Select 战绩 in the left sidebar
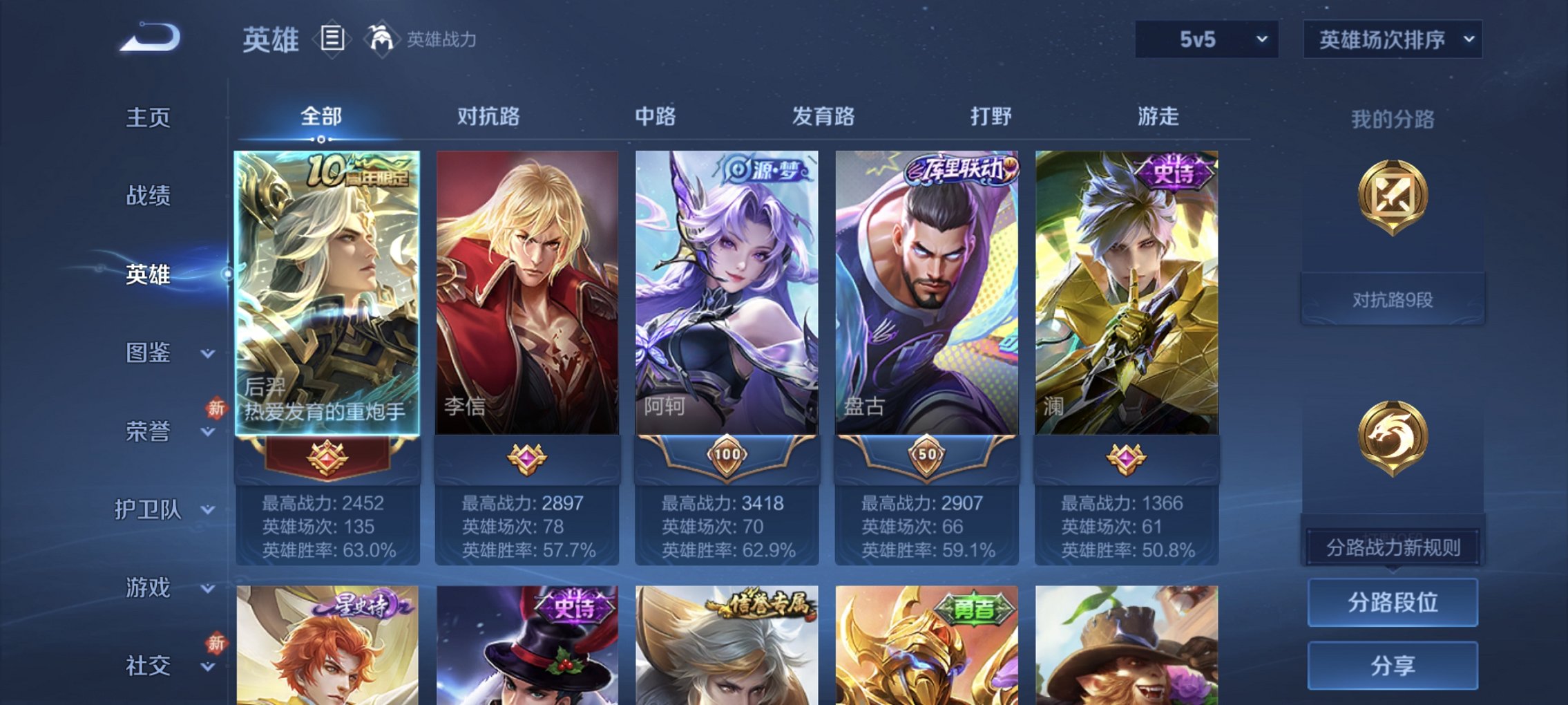 (149, 196)
